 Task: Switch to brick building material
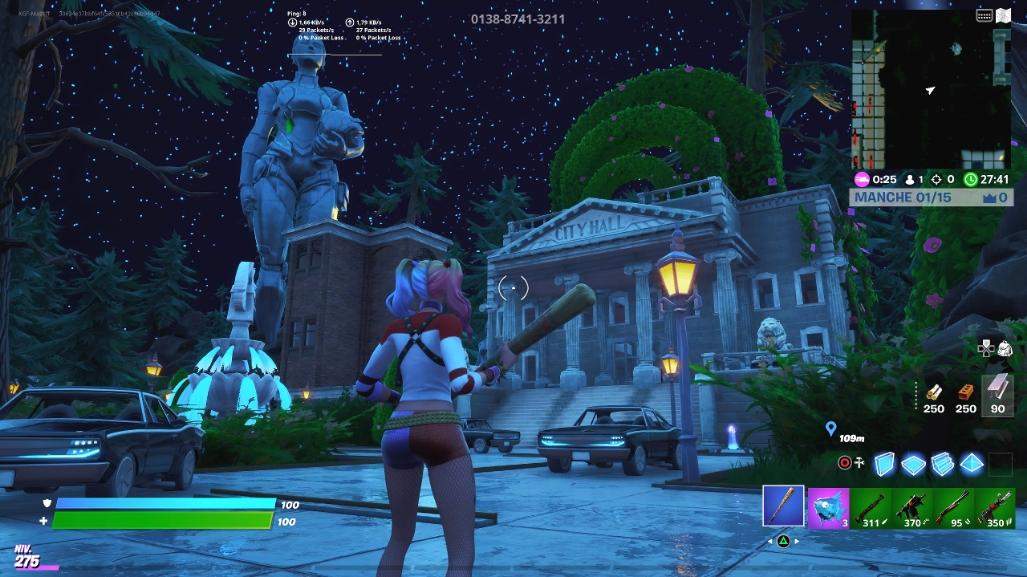(965, 393)
